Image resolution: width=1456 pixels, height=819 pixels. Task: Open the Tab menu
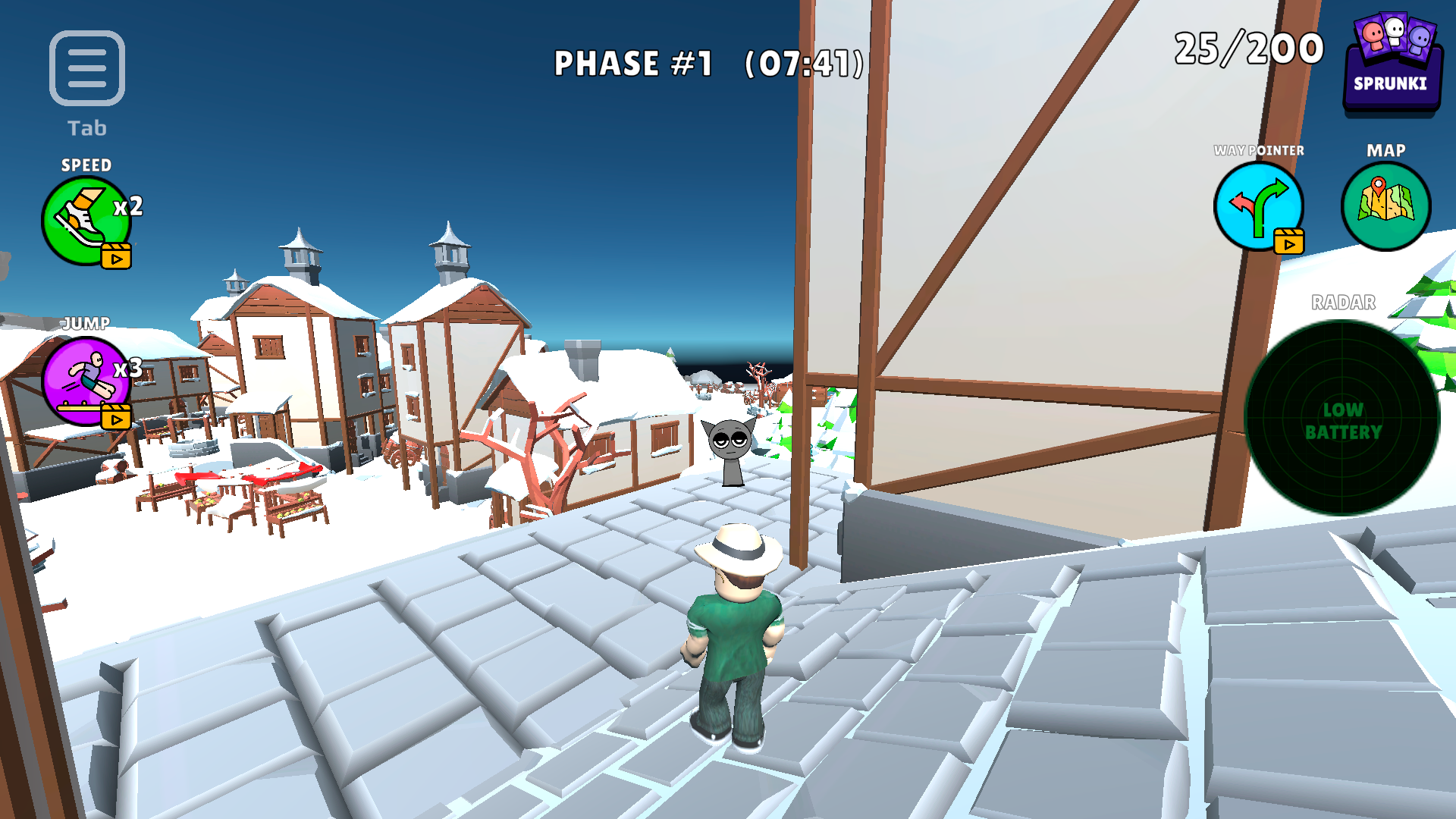click(x=86, y=68)
